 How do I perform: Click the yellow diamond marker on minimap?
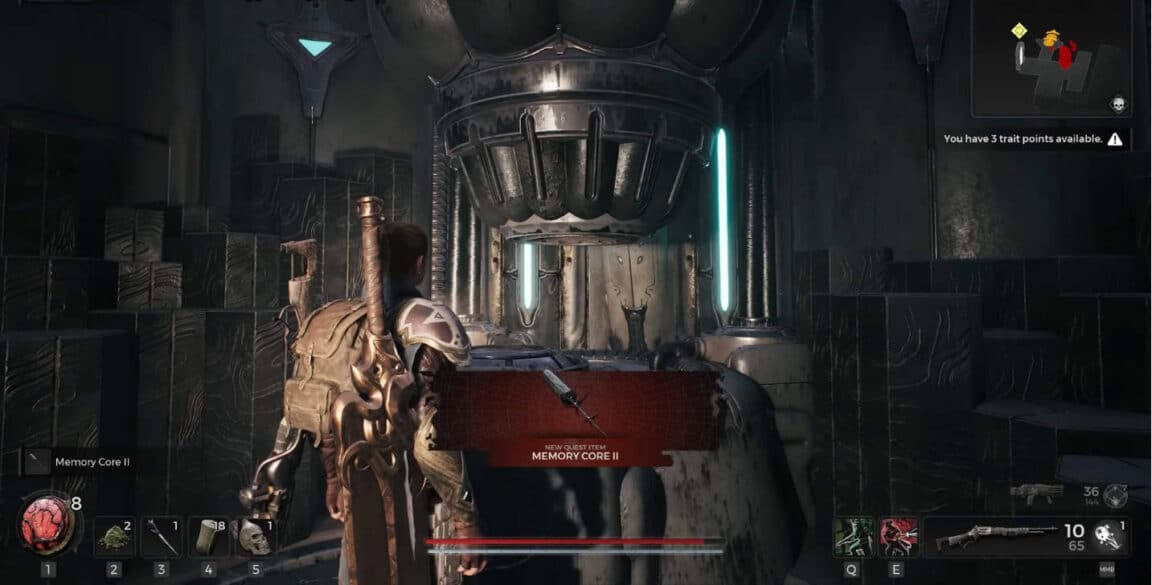(1019, 30)
